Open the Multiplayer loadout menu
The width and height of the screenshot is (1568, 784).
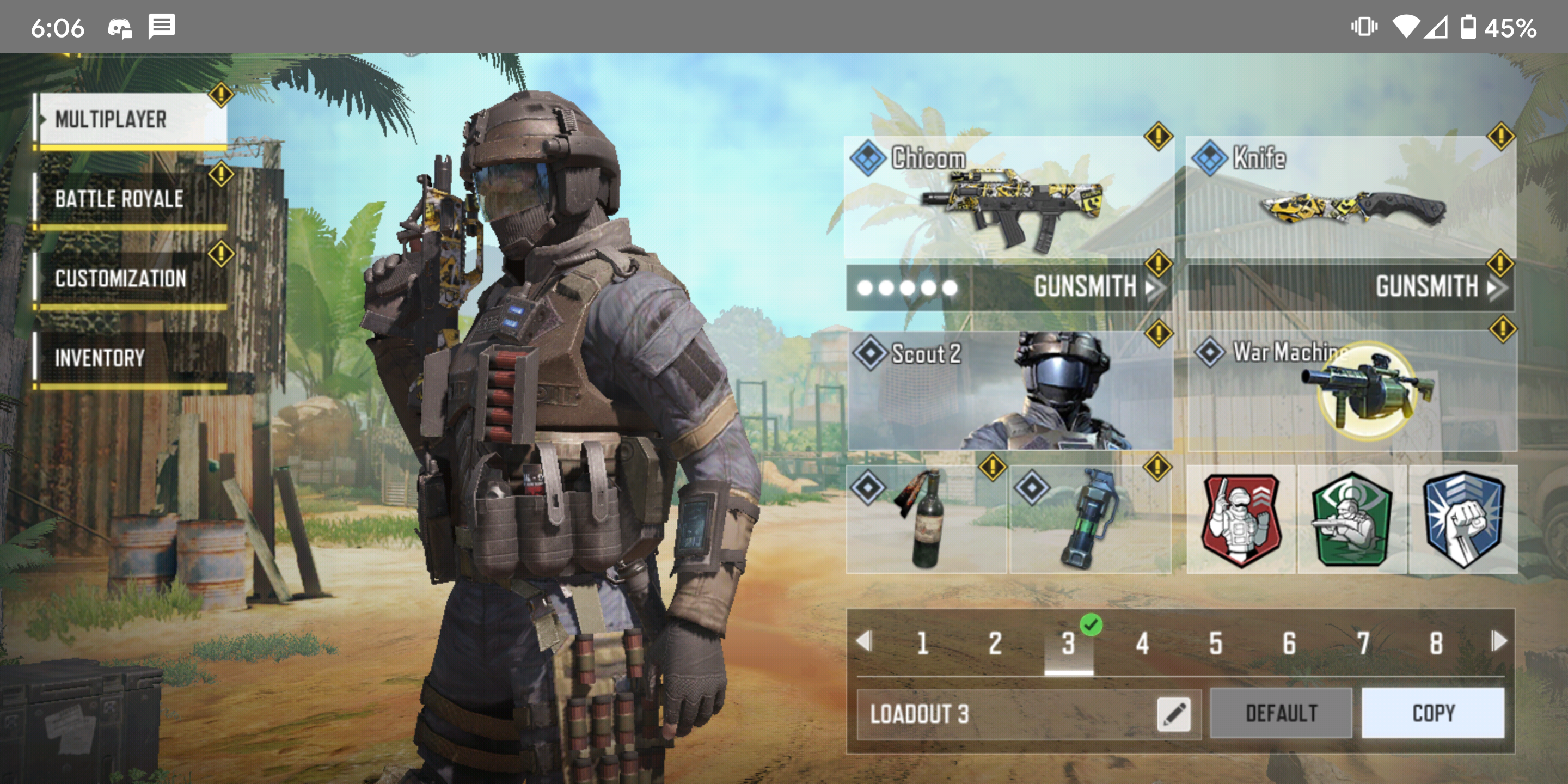pyautogui.click(x=131, y=119)
